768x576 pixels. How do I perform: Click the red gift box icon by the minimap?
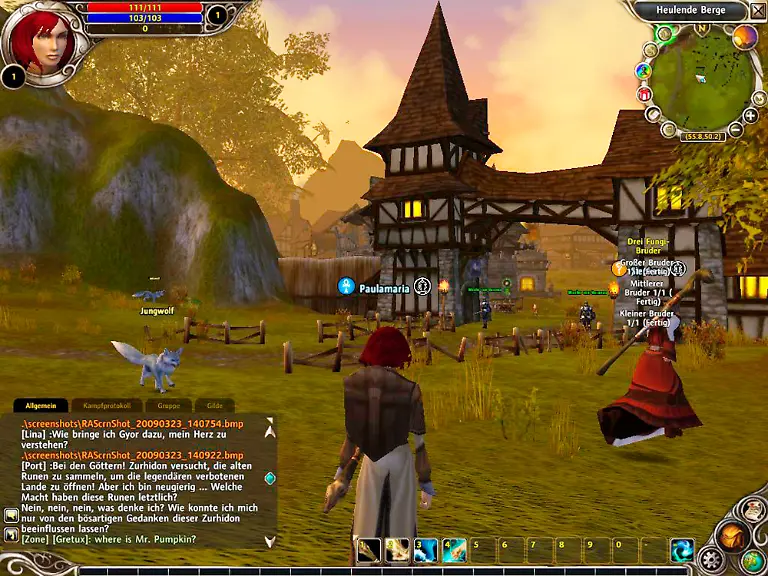[645, 94]
